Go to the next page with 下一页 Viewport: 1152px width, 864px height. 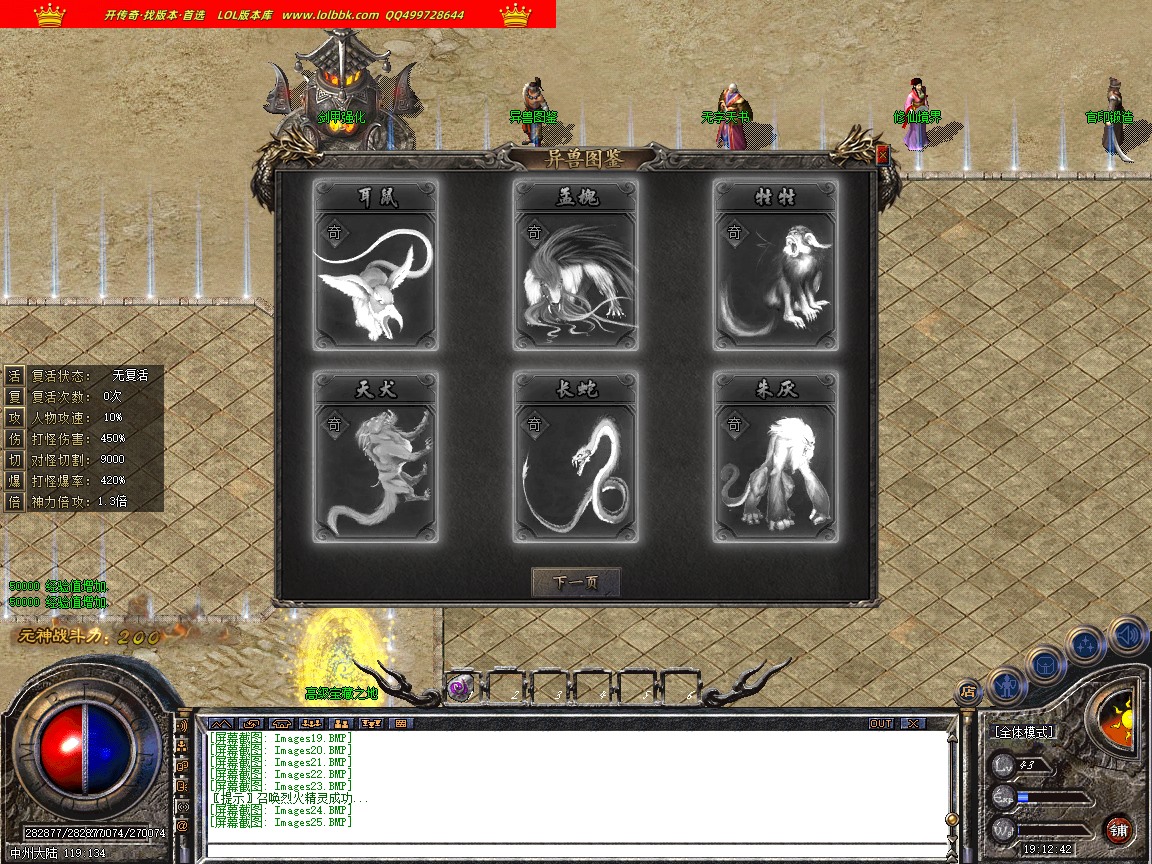[575, 582]
